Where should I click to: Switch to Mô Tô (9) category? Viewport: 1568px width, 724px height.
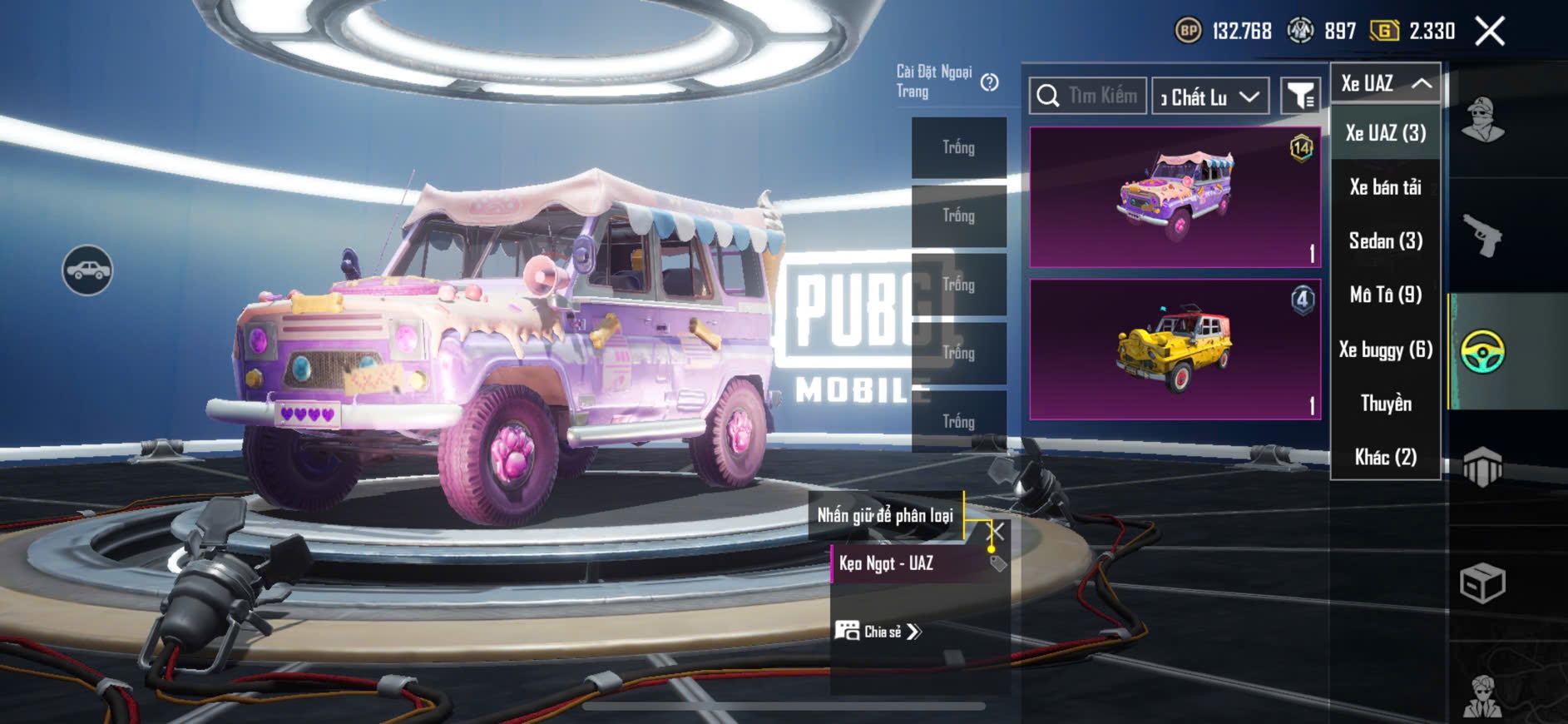point(1385,295)
